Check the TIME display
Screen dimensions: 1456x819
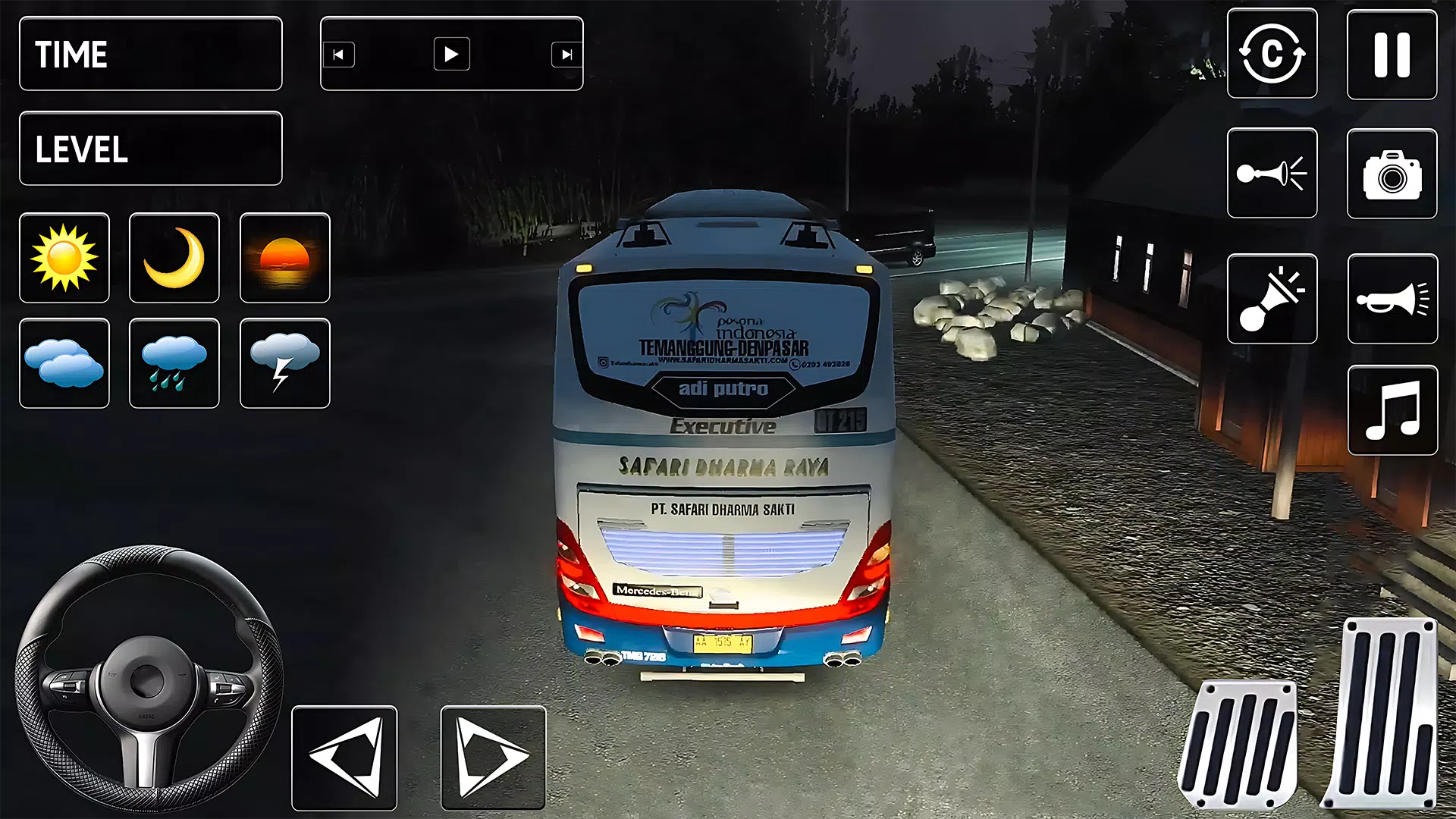tap(150, 54)
